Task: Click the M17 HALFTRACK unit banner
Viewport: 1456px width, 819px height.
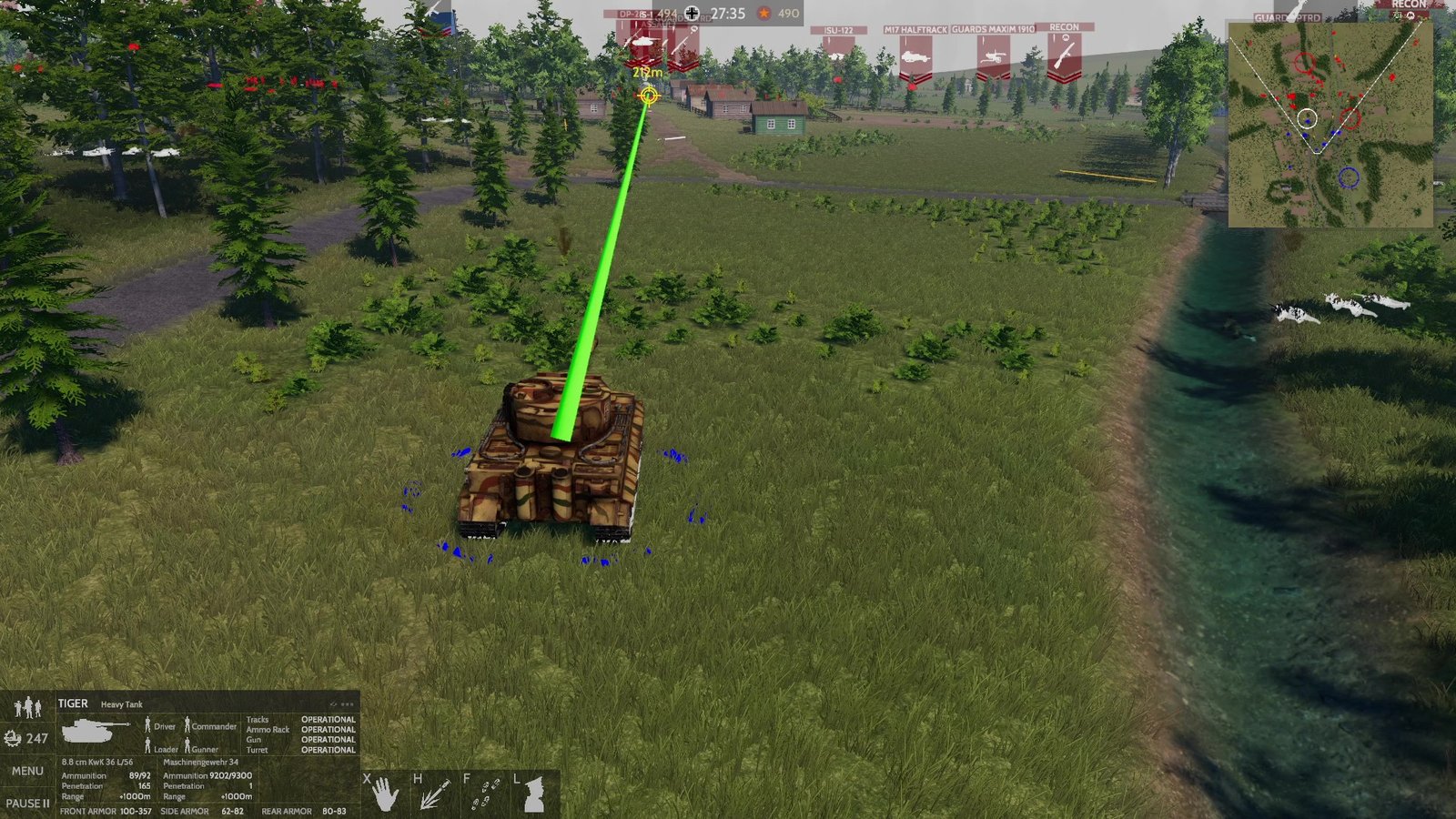Action: (x=915, y=30)
